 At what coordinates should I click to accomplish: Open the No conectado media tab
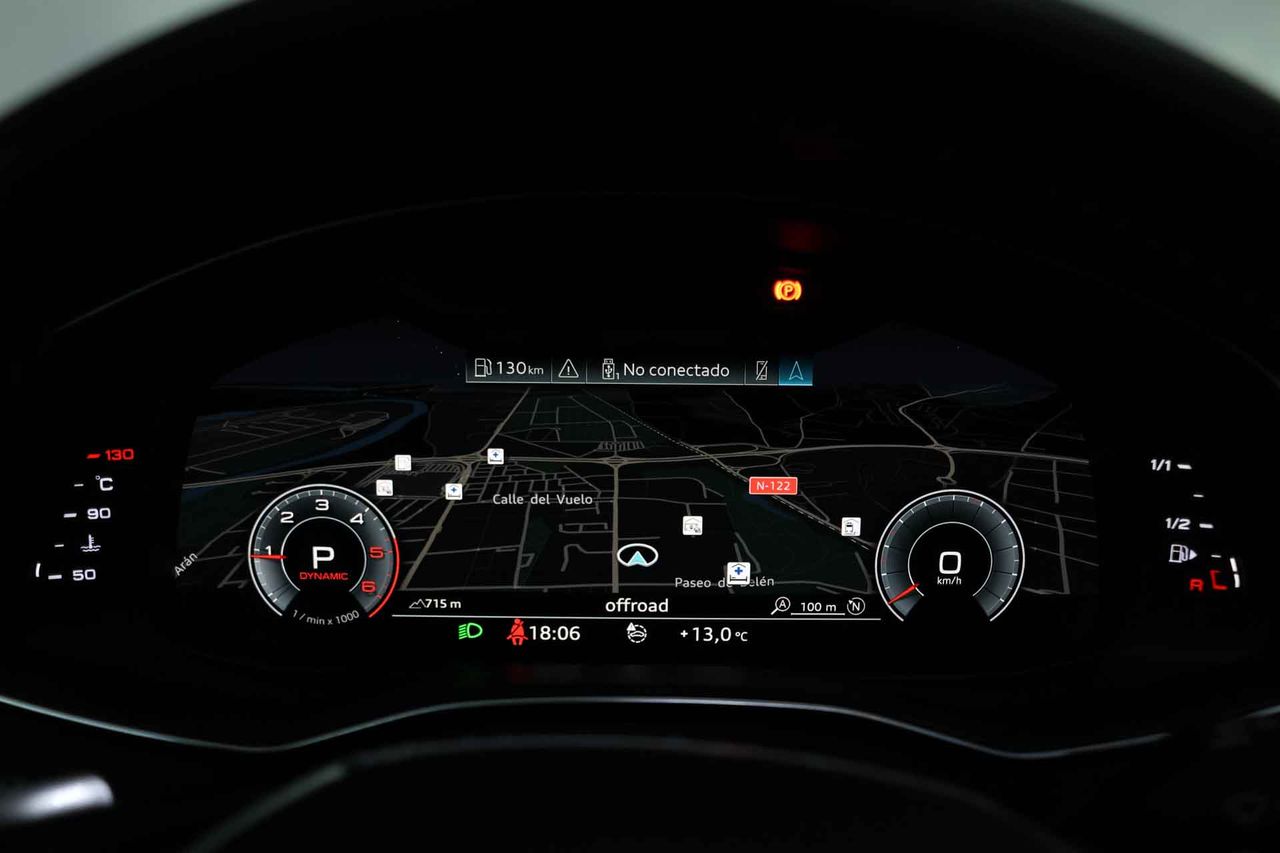[x=666, y=370]
